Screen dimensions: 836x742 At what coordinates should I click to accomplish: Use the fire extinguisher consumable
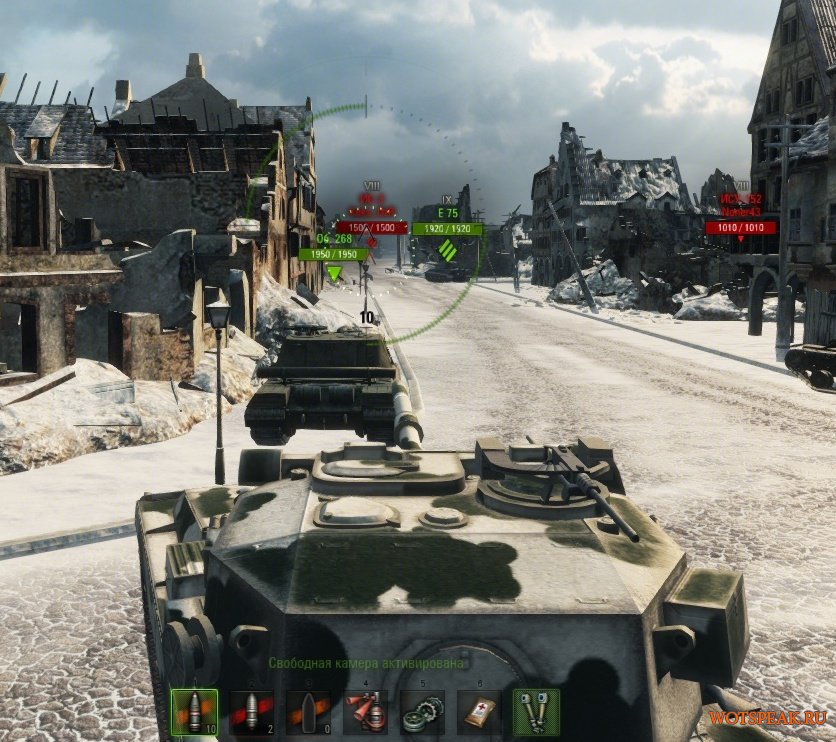click(365, 711)
